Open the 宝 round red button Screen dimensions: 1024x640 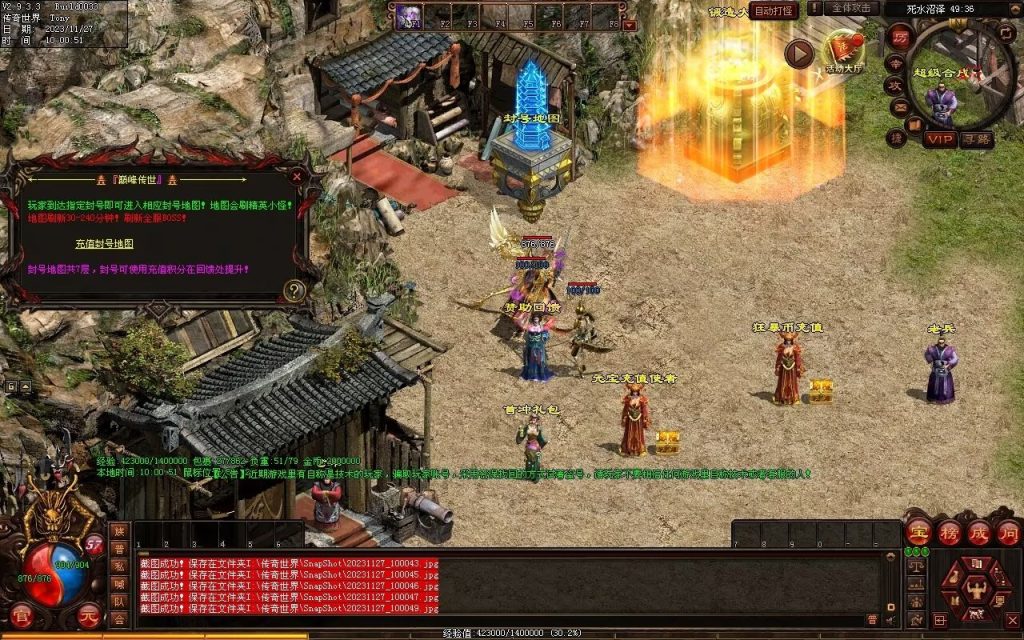[919, 532]
